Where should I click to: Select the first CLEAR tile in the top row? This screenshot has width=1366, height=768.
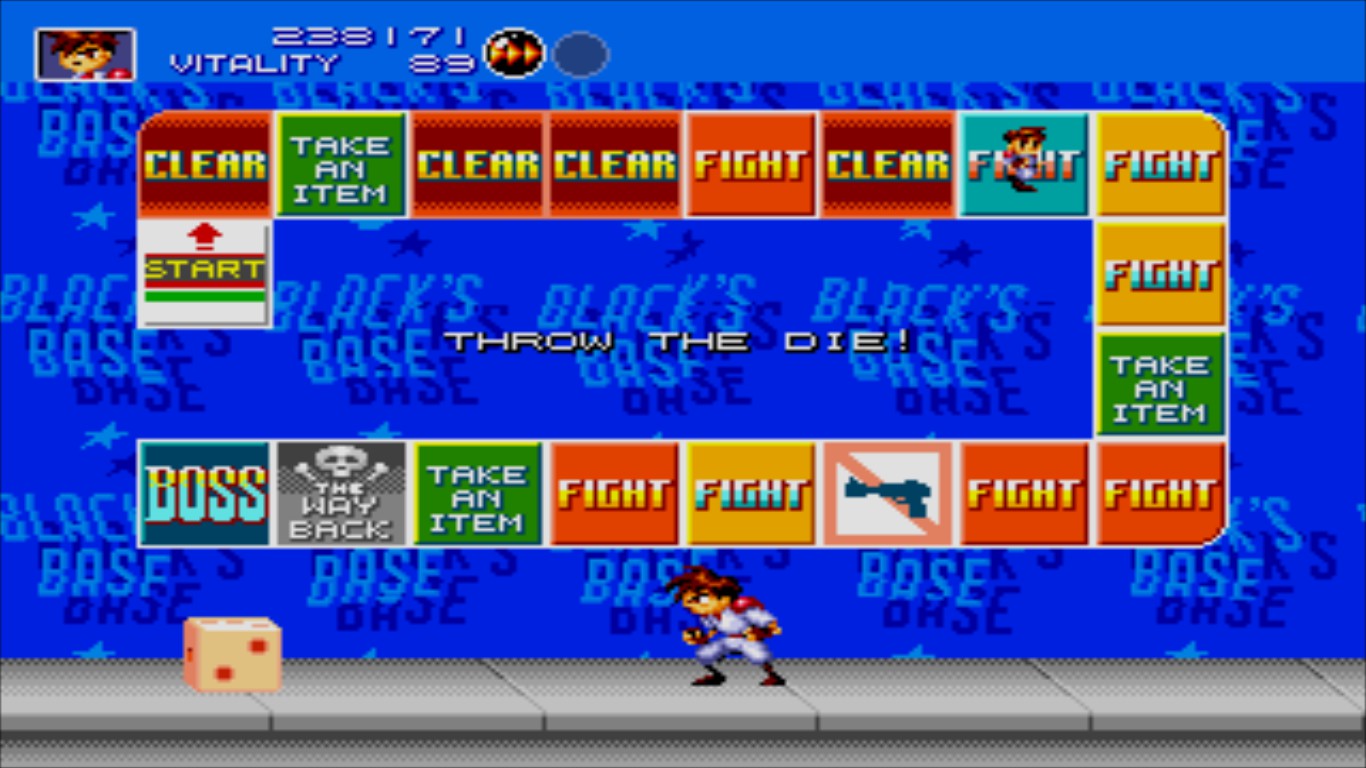click(x=204, y=163)
